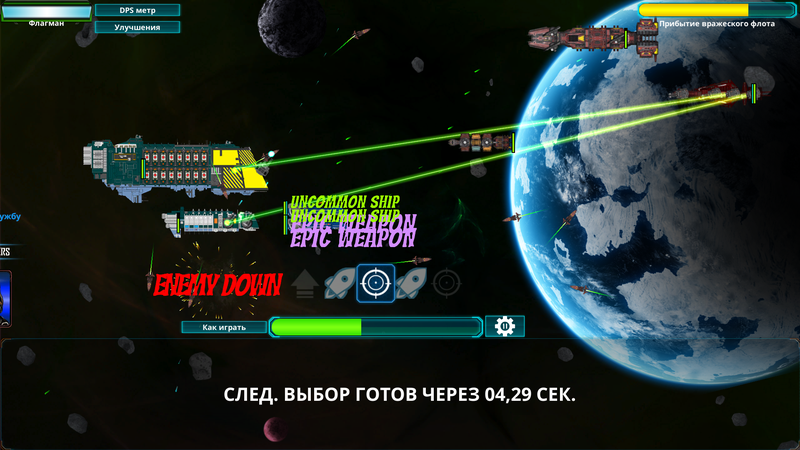Open the Как играть help
800x450 pixels.
pyautogui.click(x=224, y=327)
